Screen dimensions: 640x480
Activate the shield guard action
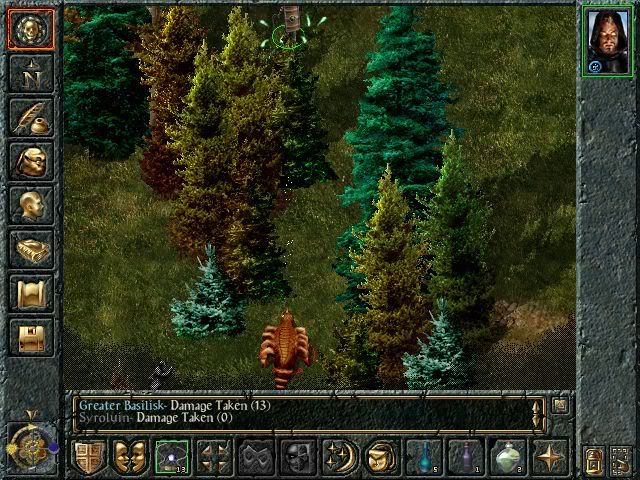(89, 456)
